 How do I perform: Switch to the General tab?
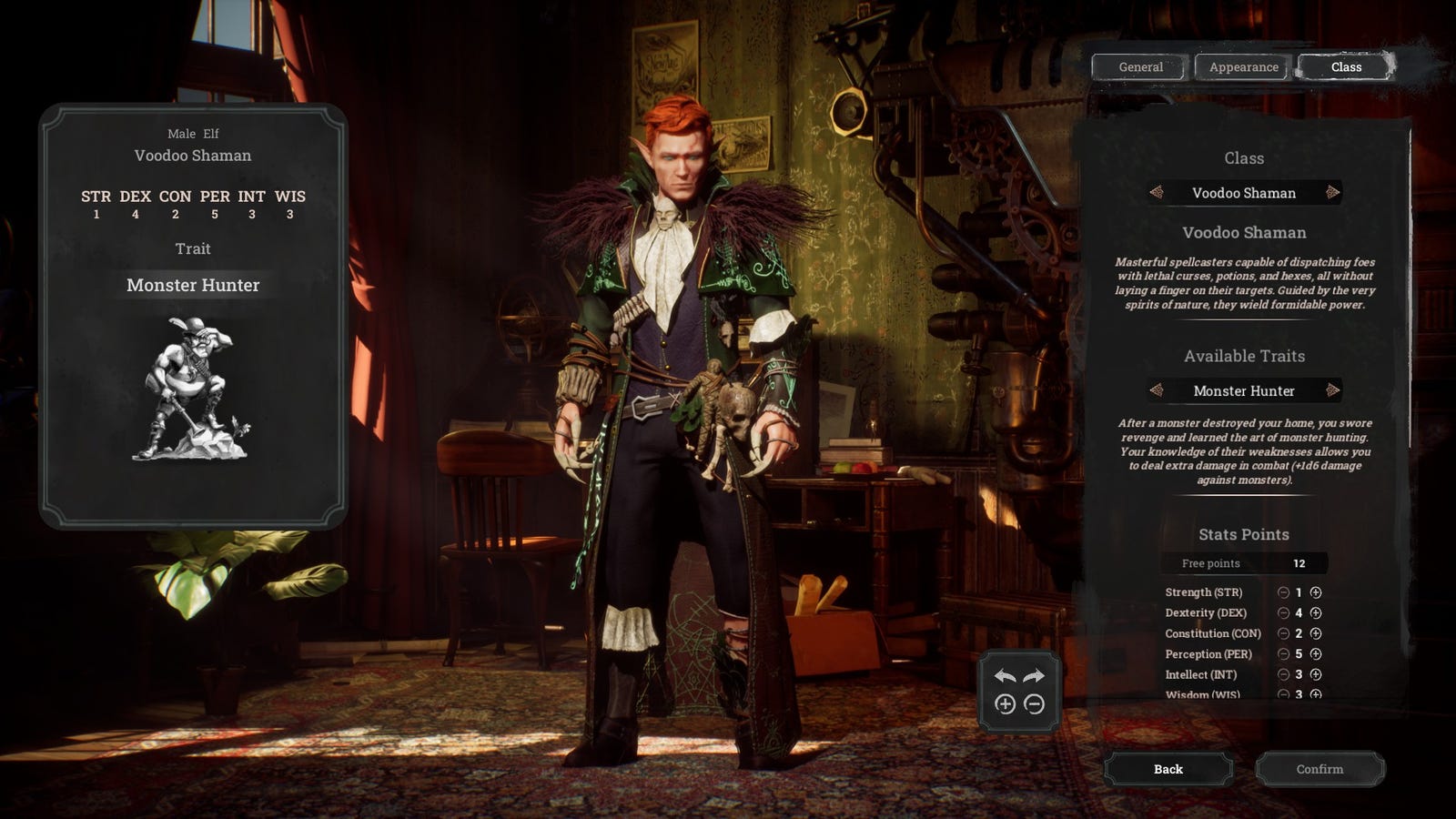coord(1140,67)
